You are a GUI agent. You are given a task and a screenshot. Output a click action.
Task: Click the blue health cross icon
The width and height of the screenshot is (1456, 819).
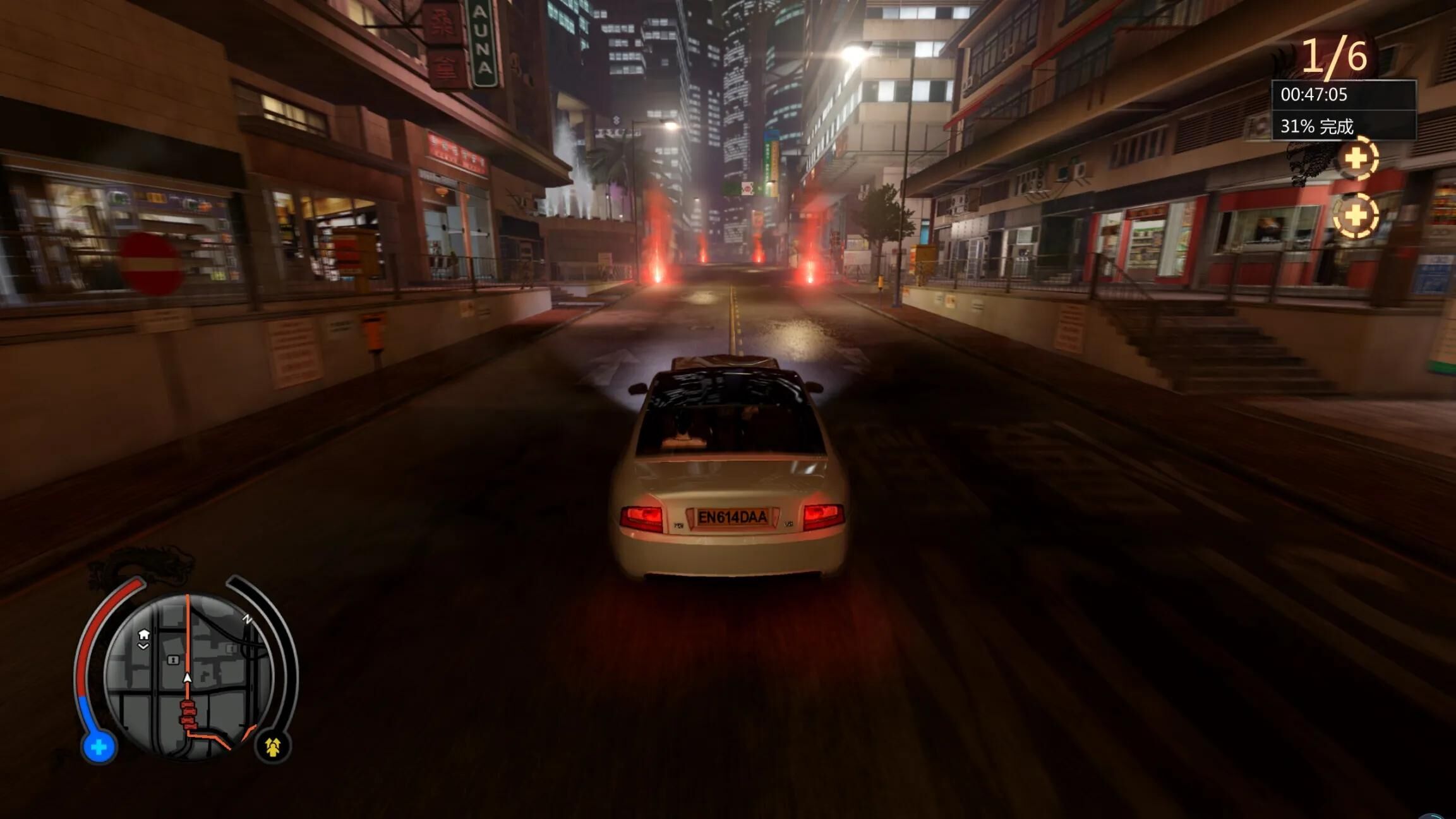pyautogui.click(x=99, y=748)
